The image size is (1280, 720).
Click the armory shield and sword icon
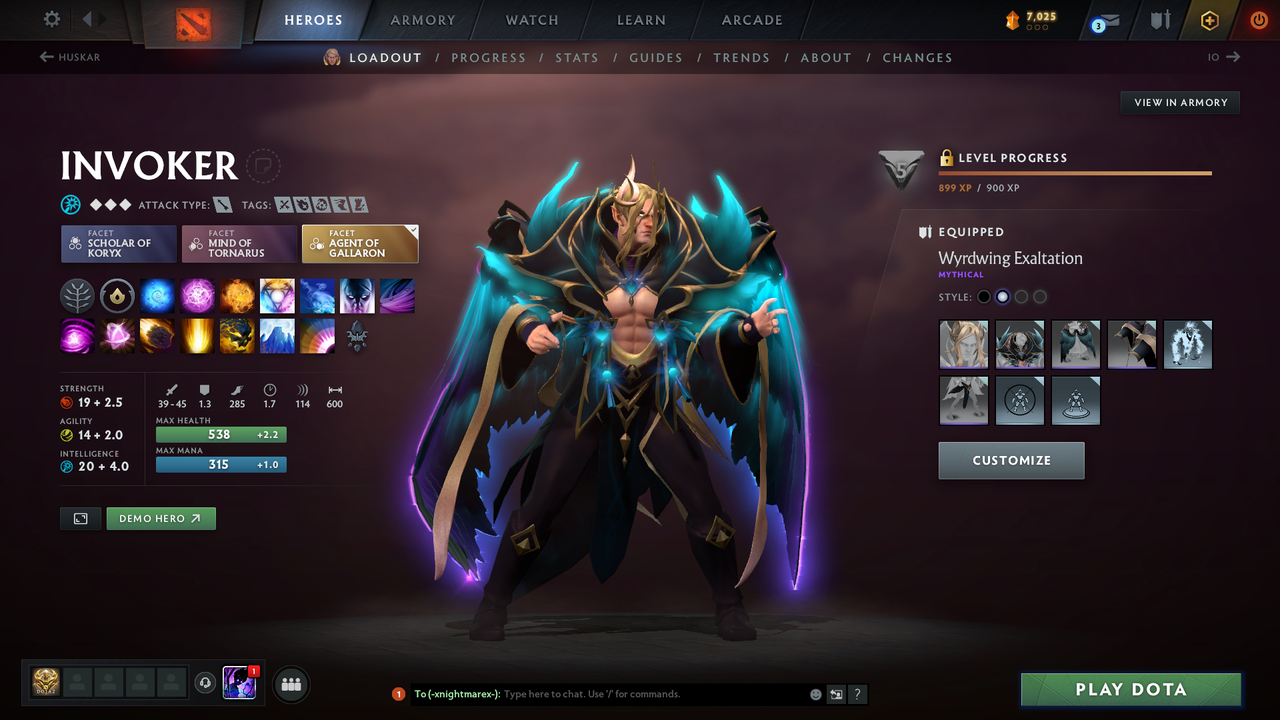pos(1159,20)
